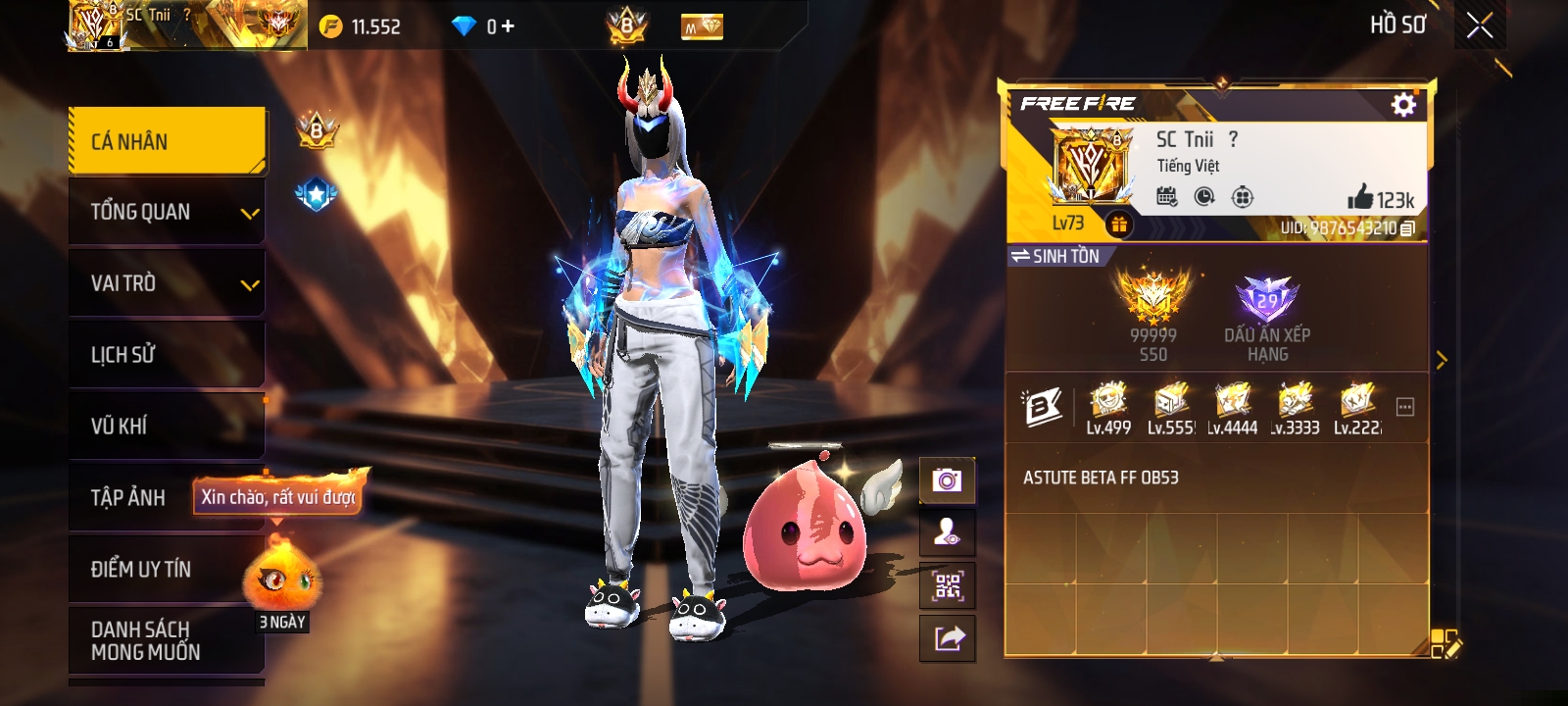Open the LỊCH SỬ menu item

point(167,354)
